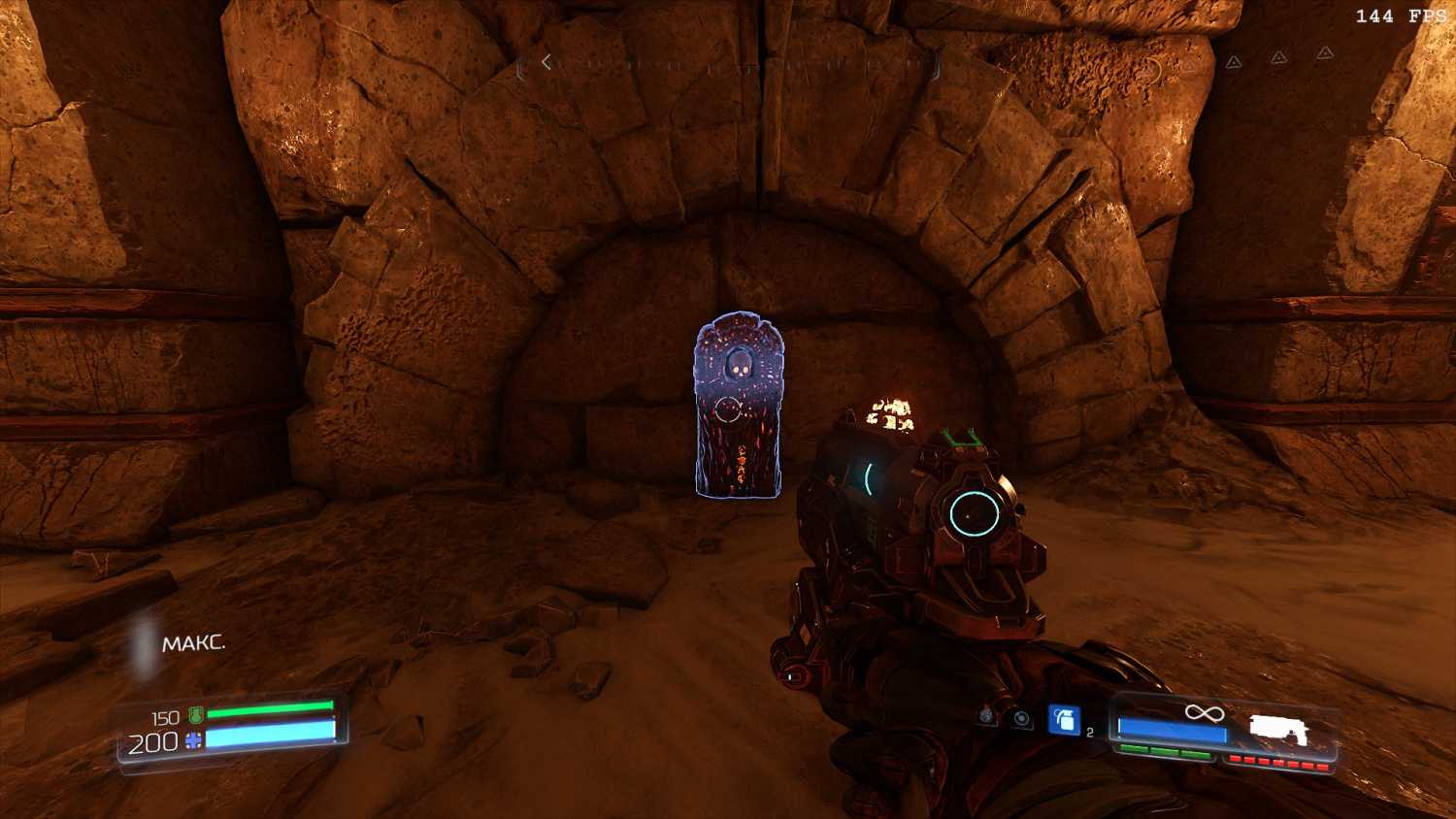Select the dim circular equipment icon beside the grenade
Image resolution: width=1456 pixels, height=819 pixels.
1020,719
